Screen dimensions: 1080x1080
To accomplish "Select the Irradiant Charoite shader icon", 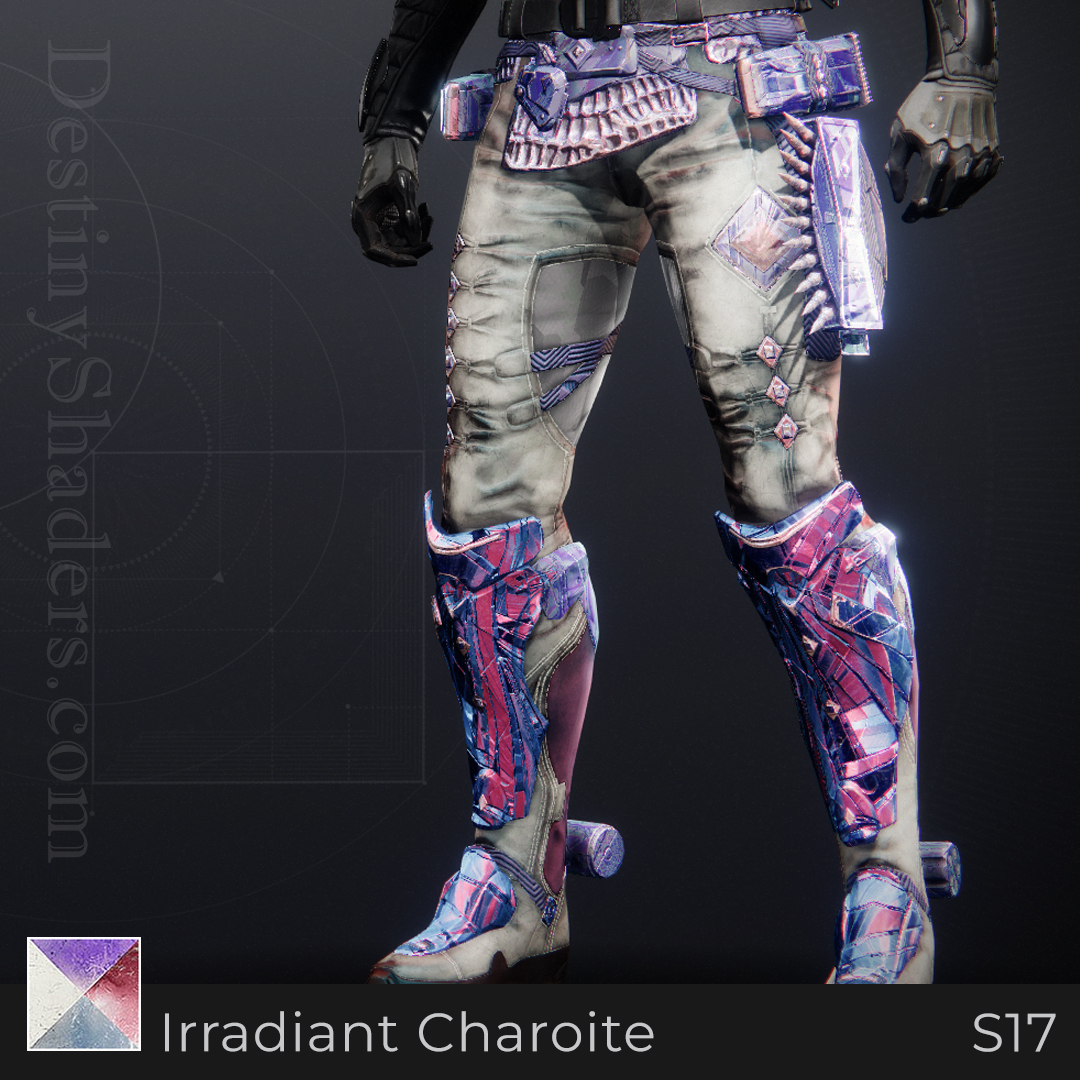I will 84,994.
